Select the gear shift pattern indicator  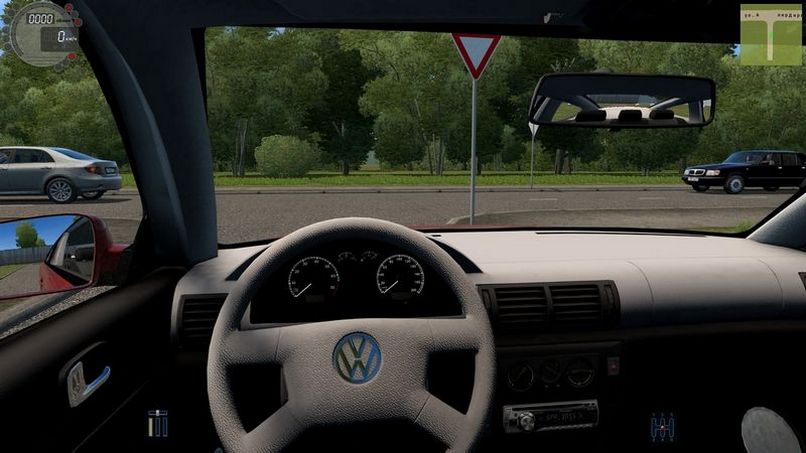662,427
